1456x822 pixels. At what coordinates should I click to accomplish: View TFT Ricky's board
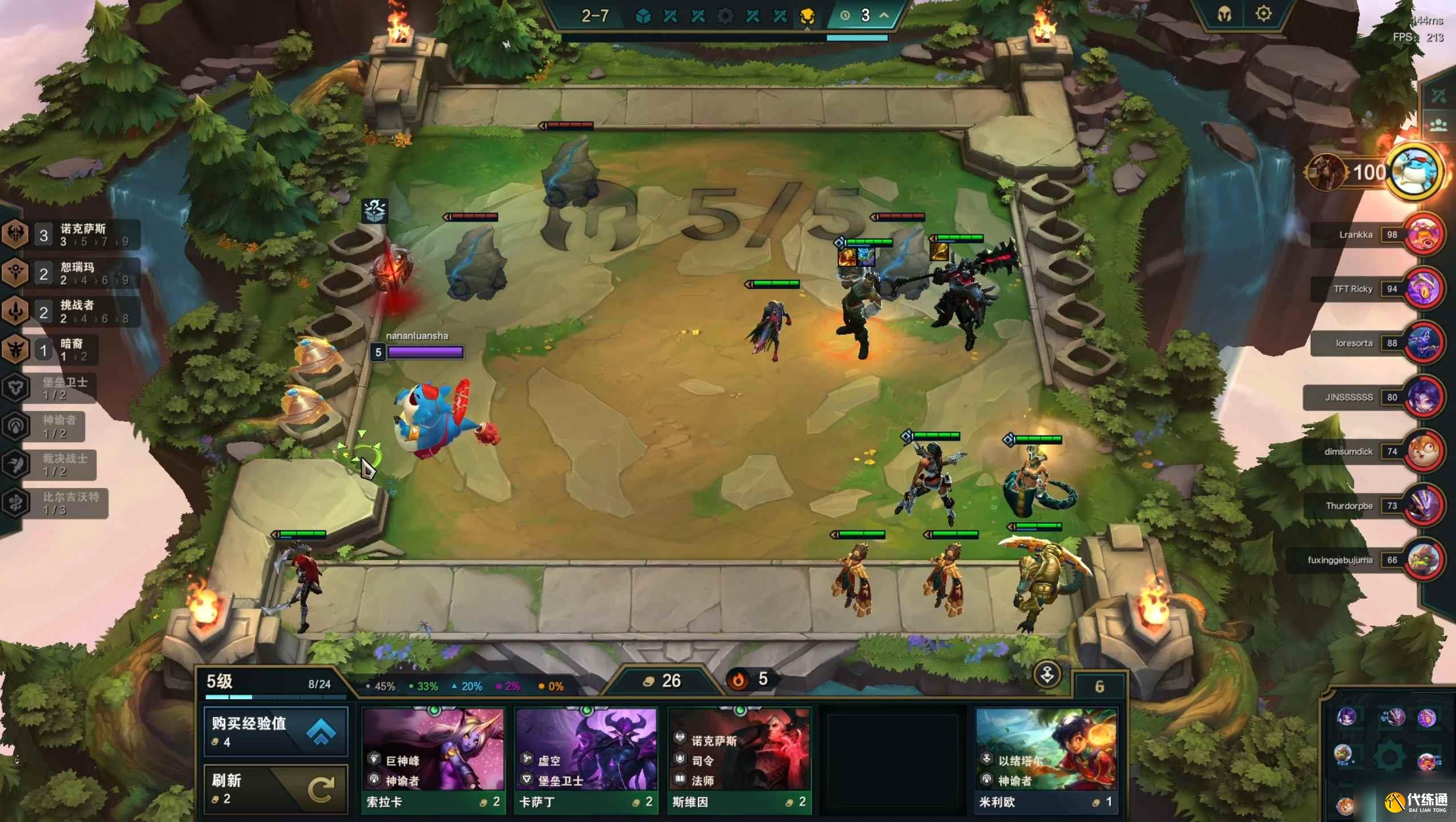(x=1424, y=289)
